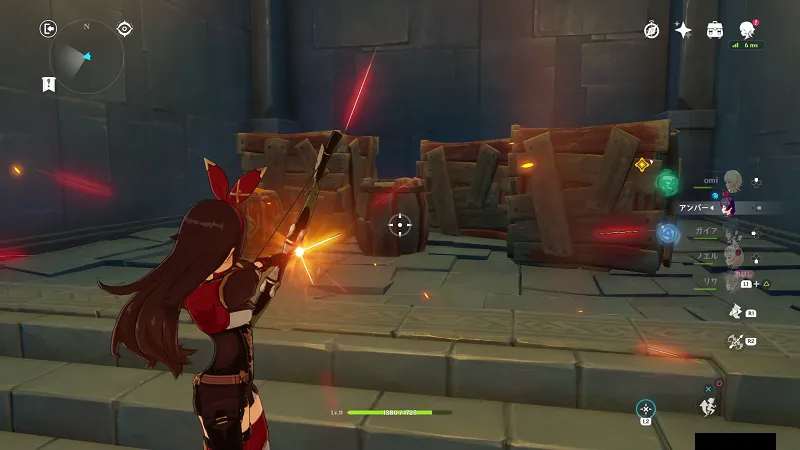Screen dimensions: 800x450
Task: Tap the sprint dash icon
Action: [x=709, y=405]
